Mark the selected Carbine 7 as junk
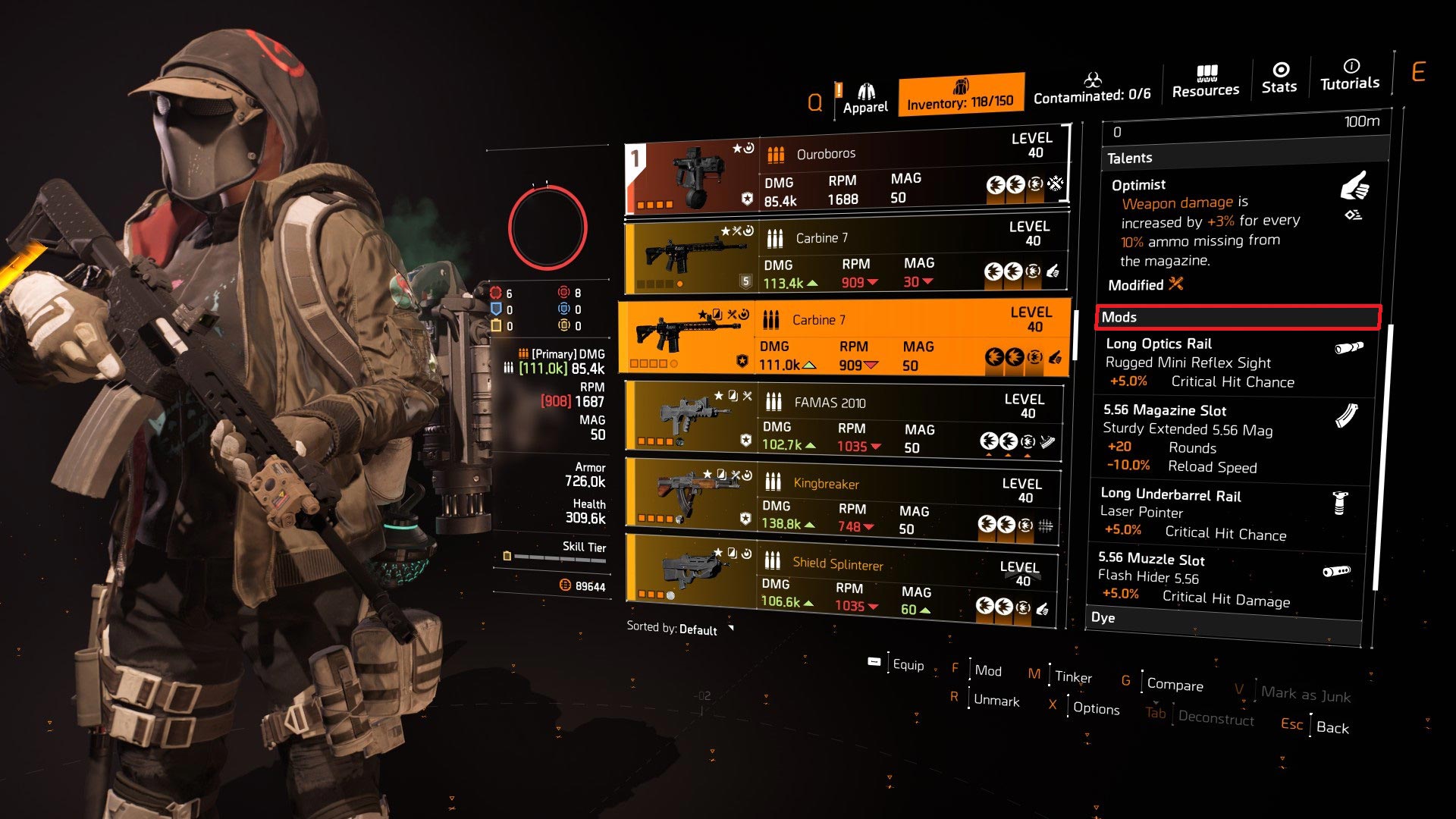The width and height of the screenshot is (1456, 819). (1307, 695)
